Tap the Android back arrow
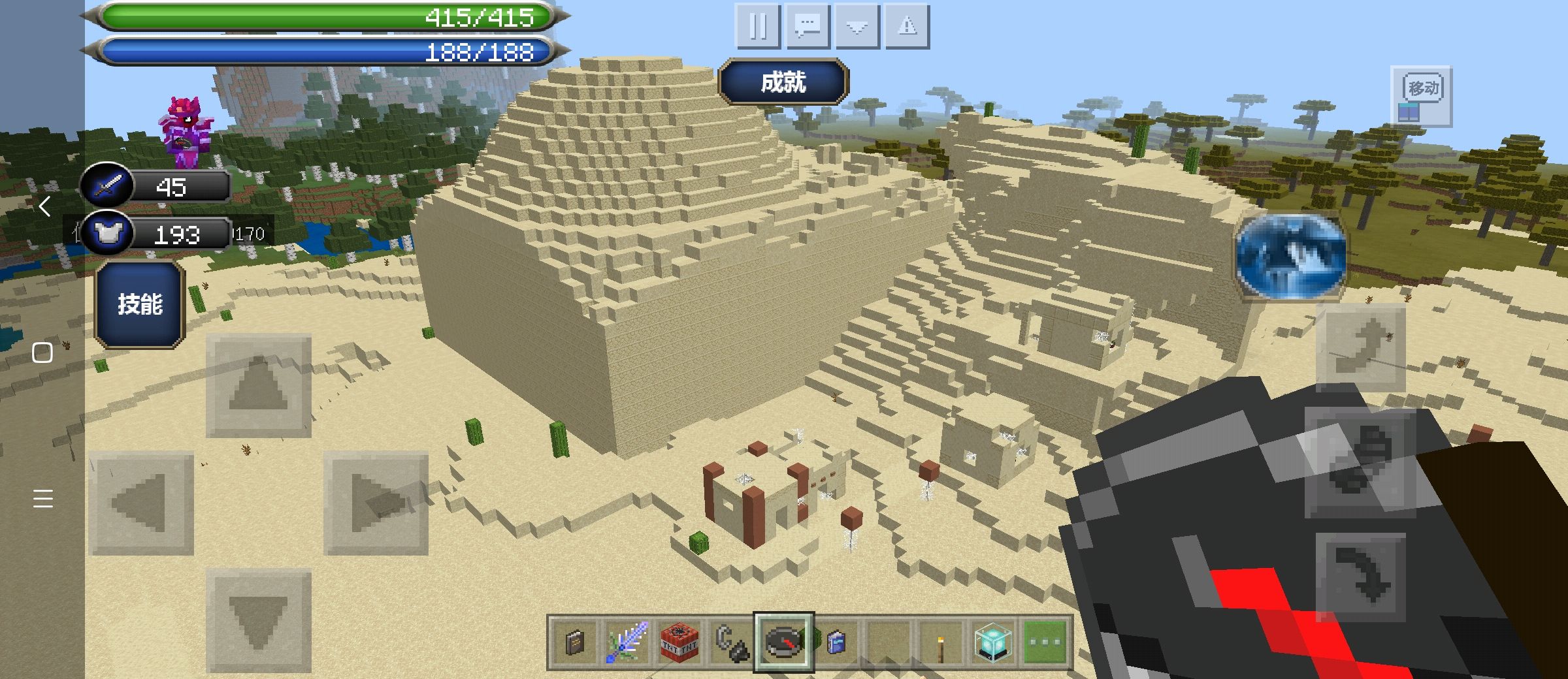Image resolution: width=1568 pixels, height=679 pixels. [x=44, y=207]
